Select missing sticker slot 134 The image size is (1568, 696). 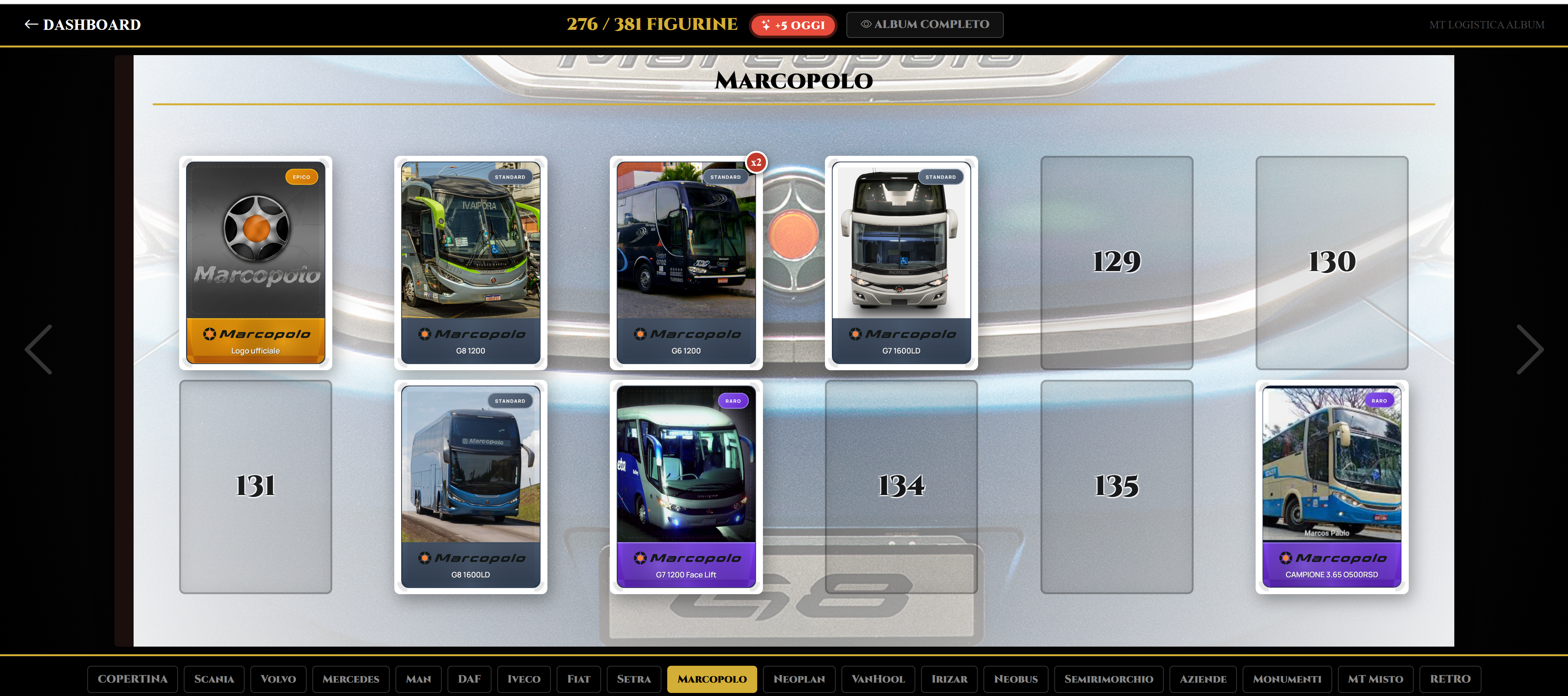[901, 487]
